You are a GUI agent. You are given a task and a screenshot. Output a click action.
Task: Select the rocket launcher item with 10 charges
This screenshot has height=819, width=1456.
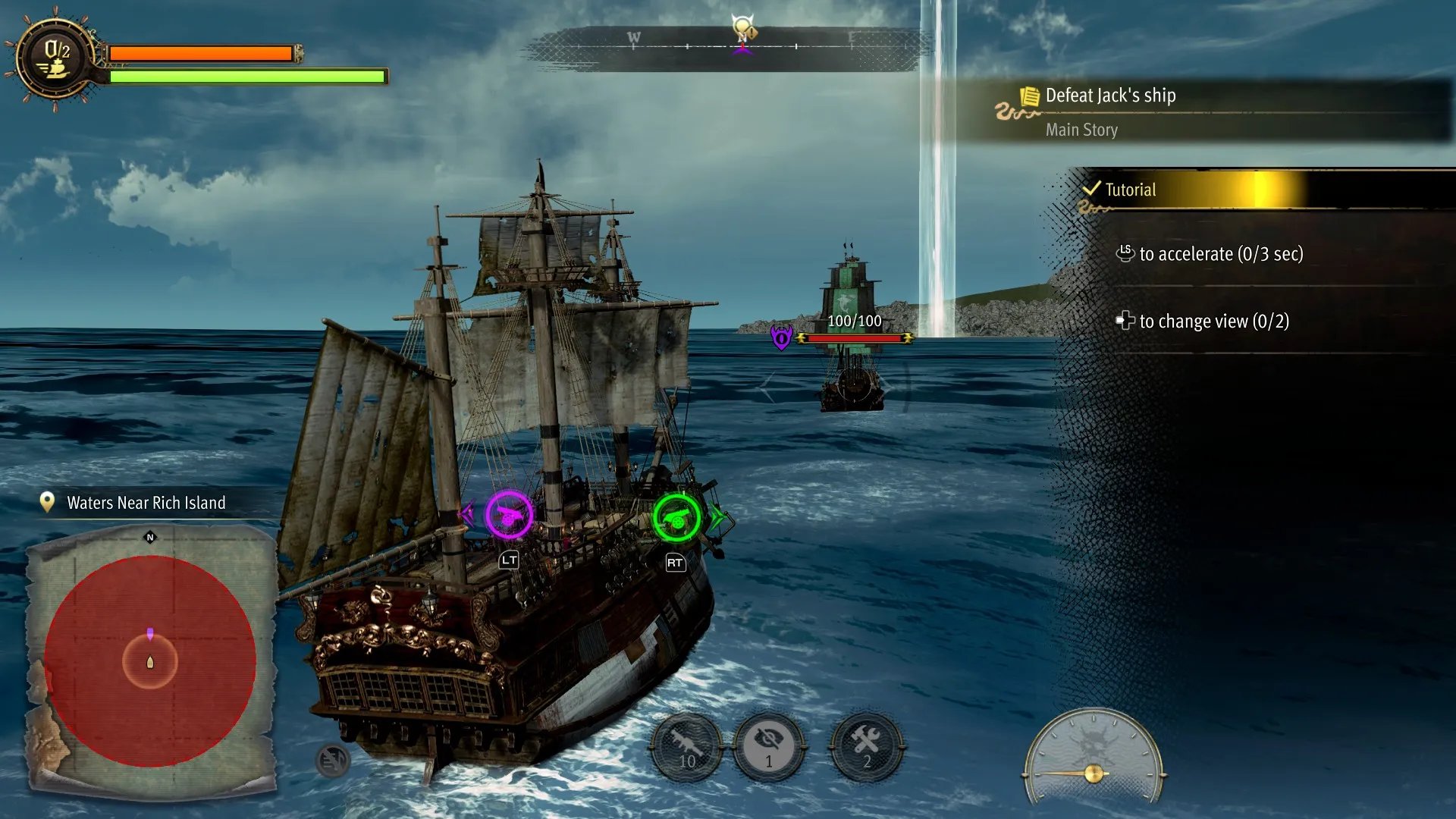pyautogui.click(x=687, y=748)
